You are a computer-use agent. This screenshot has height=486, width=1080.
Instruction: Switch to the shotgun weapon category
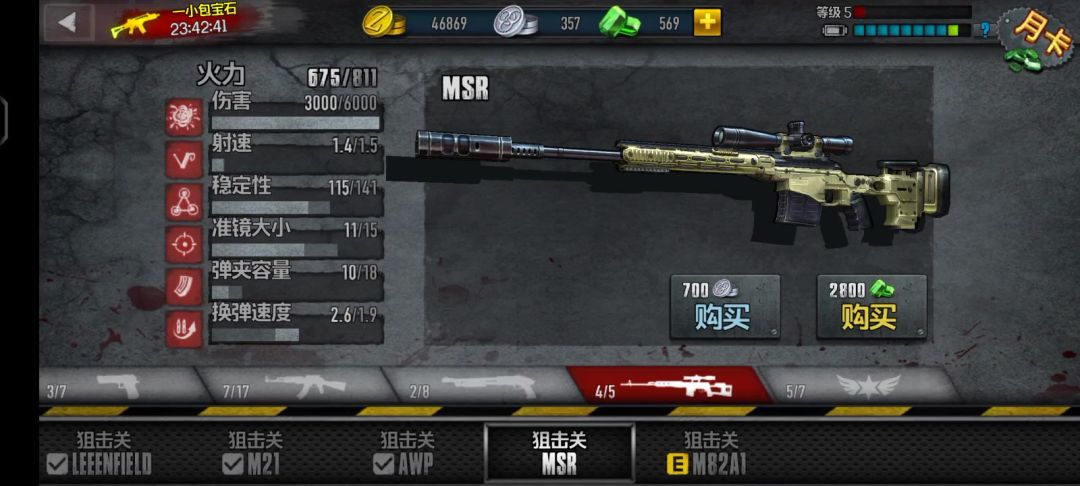click(475, 386)
